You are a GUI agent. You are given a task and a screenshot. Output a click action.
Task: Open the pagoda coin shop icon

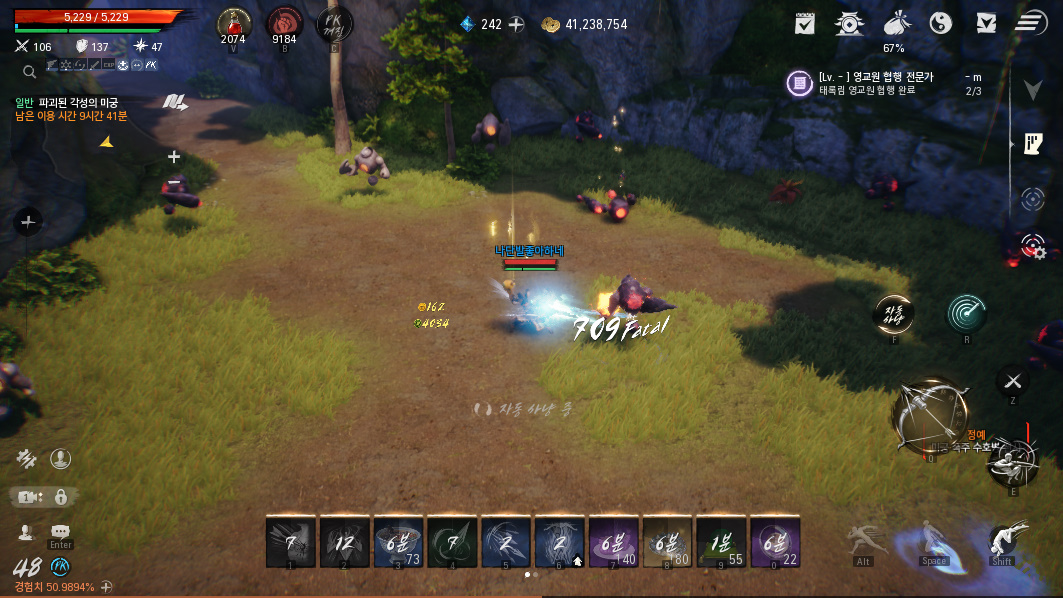click(850, 23)
